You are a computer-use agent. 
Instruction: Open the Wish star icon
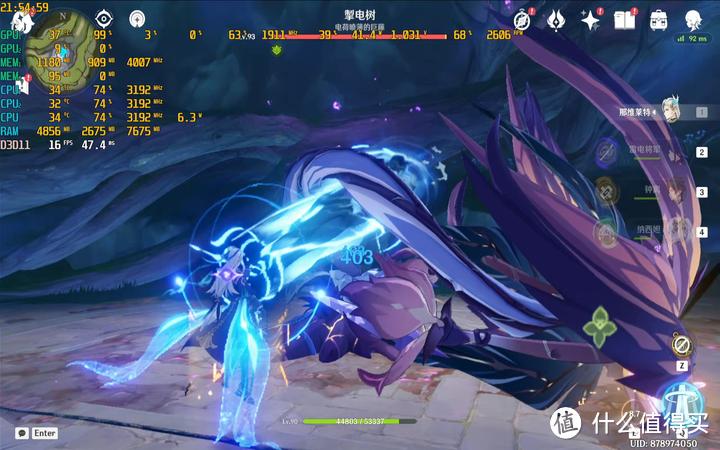[x=590, y=20]
